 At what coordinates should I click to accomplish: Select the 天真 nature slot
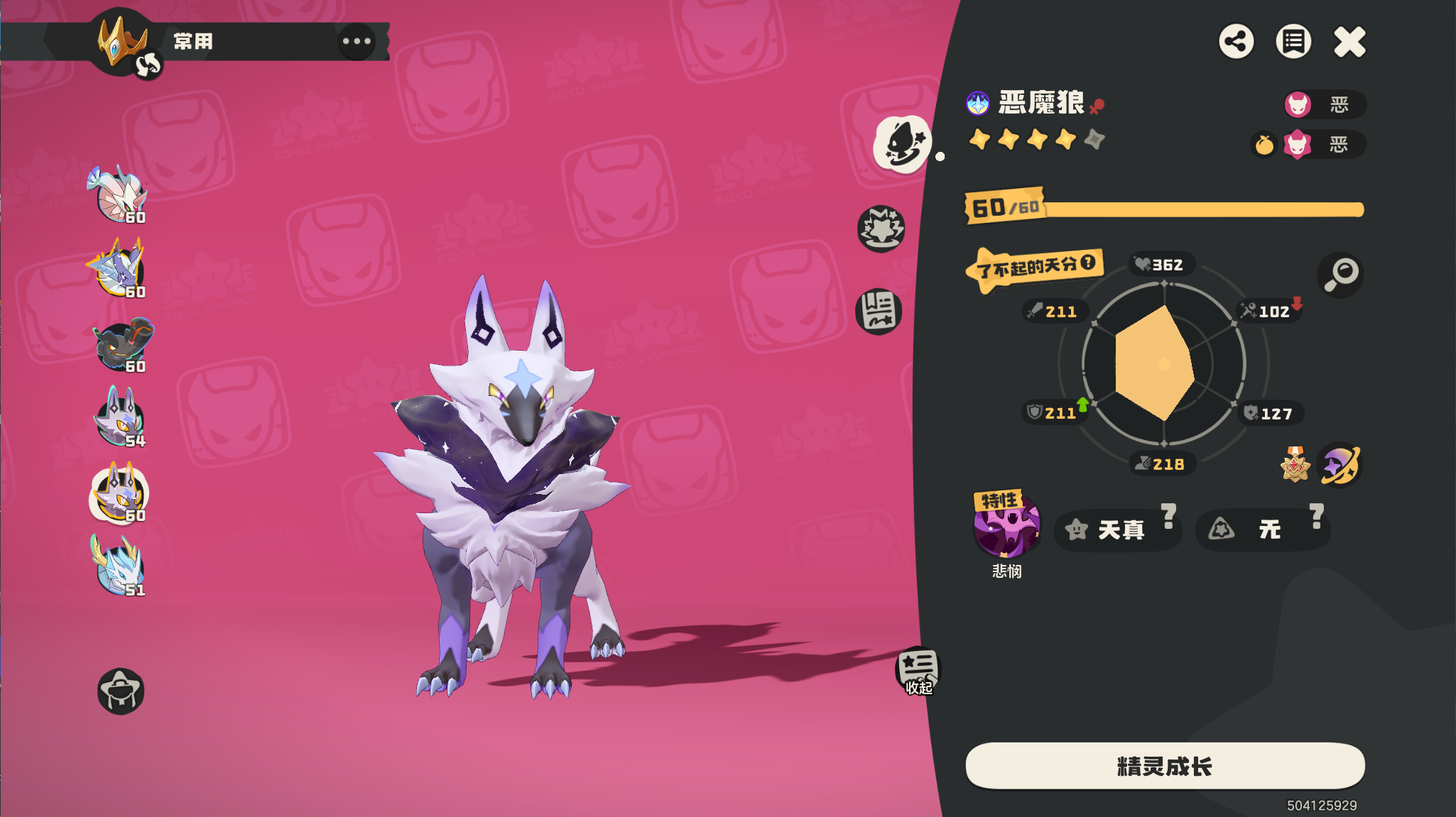click(x=1117, y=530)
